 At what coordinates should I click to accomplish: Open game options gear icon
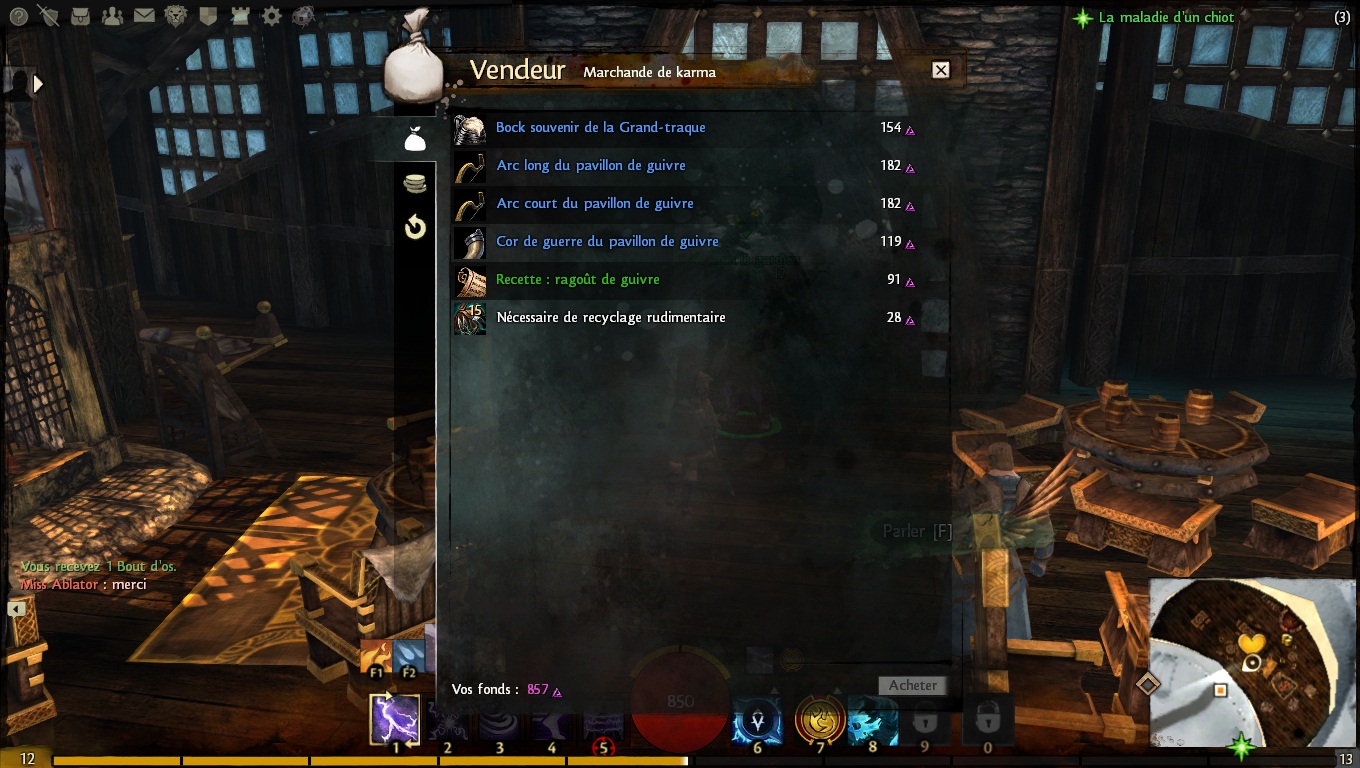pyautogui.click(x=271, y=16)
